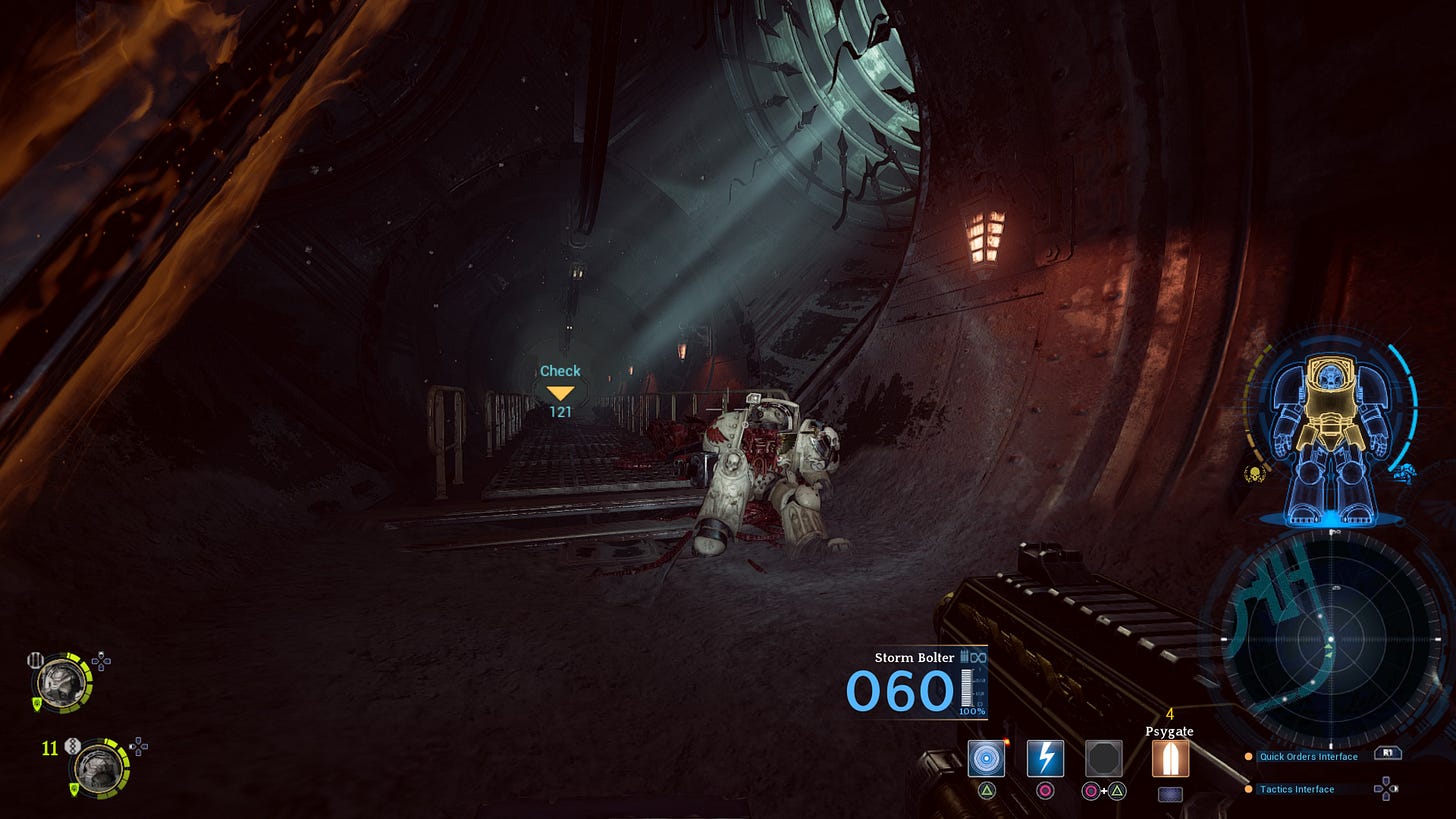Click the Check objective waypoint marker
The width and height of the screenshot is (1456, 819).
click(x=560, y=392)
